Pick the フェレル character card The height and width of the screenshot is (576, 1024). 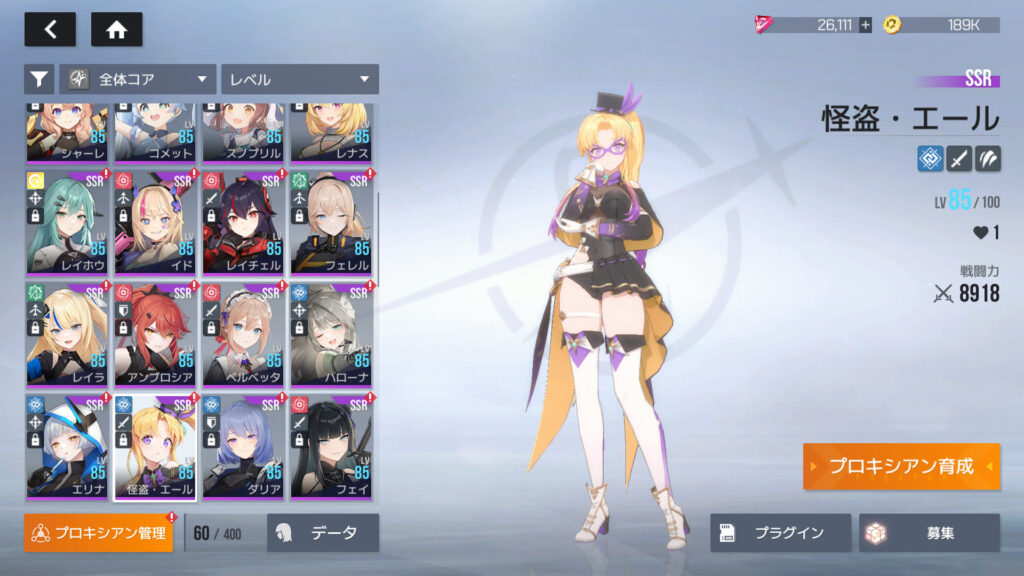(x=331, y=222)
